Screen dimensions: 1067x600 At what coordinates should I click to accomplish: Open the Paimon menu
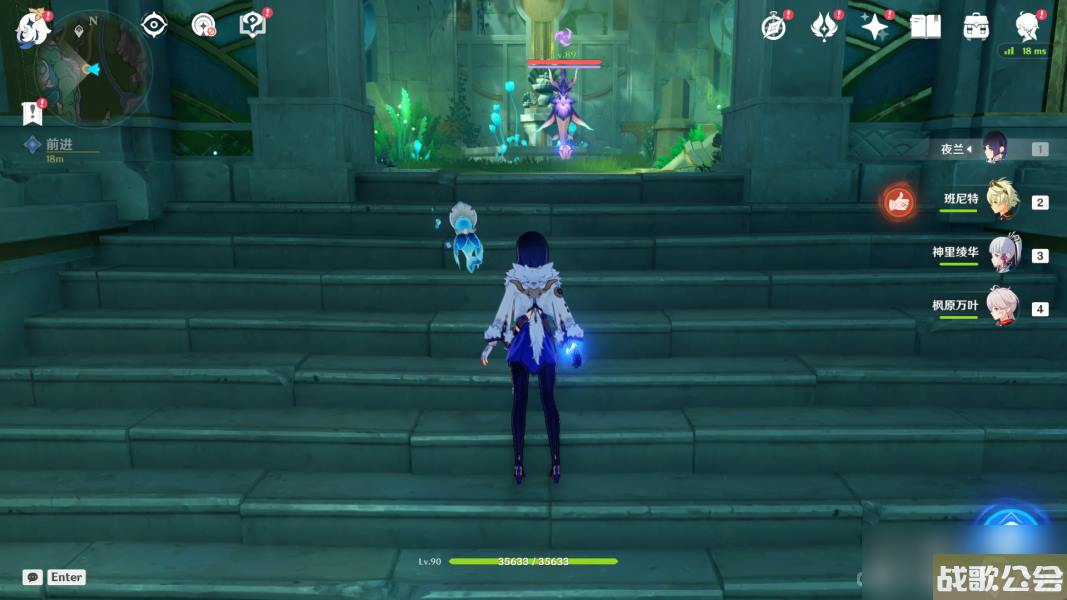click(32, 29)
